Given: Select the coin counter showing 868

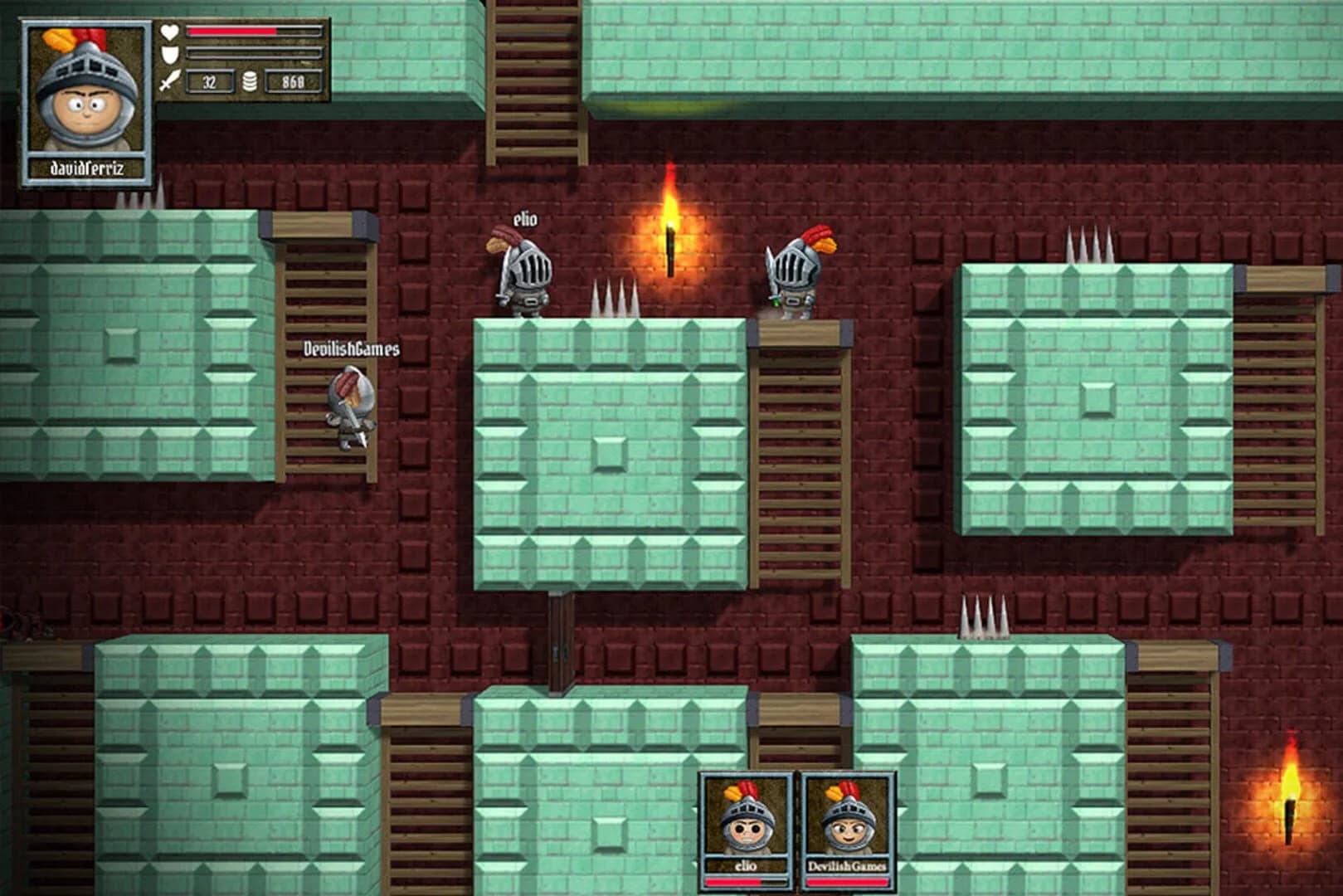Looking at the screenshot, I should tap(292, 82).
